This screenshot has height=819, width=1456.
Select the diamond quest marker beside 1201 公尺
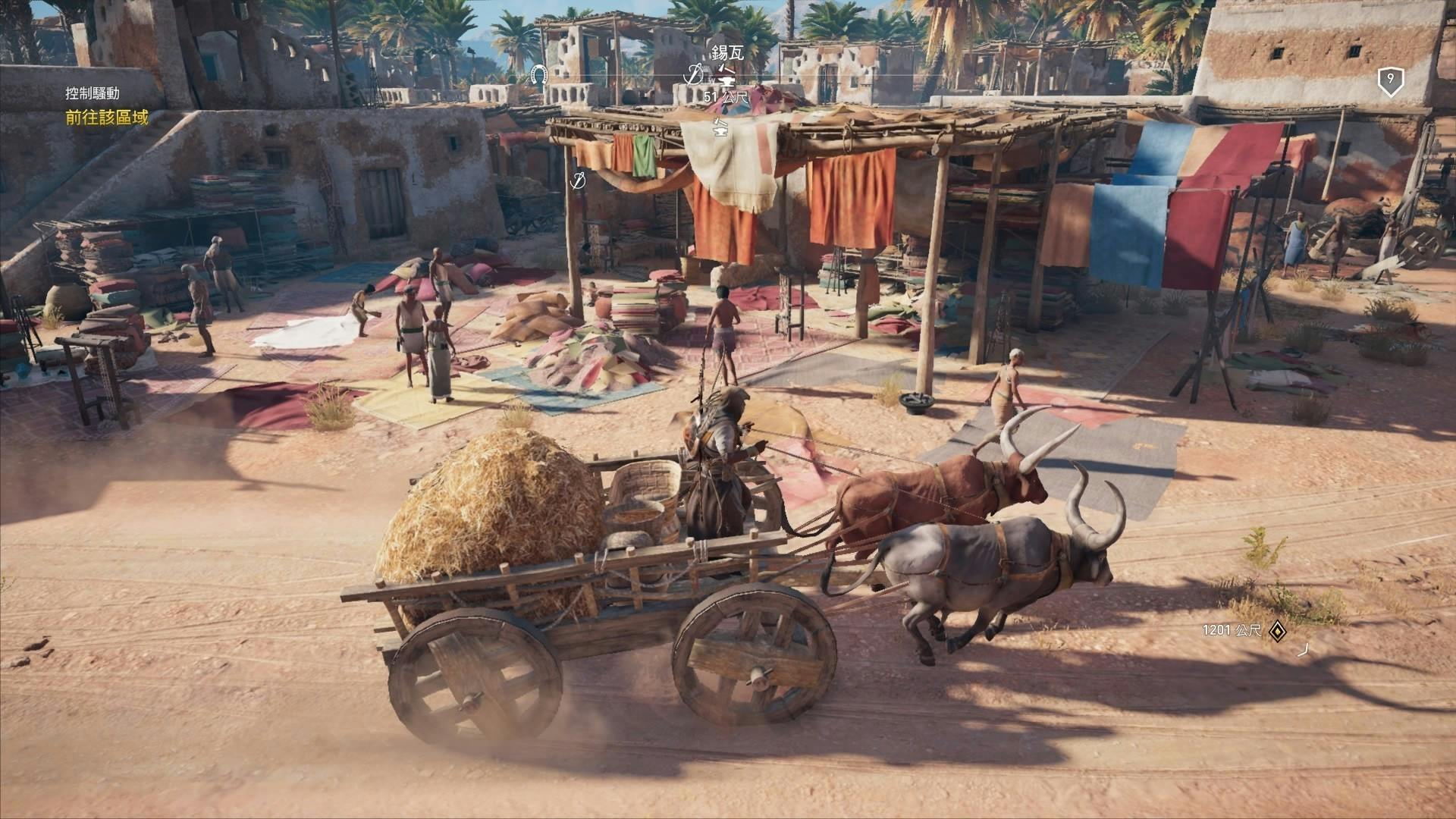coord(1278,630)
